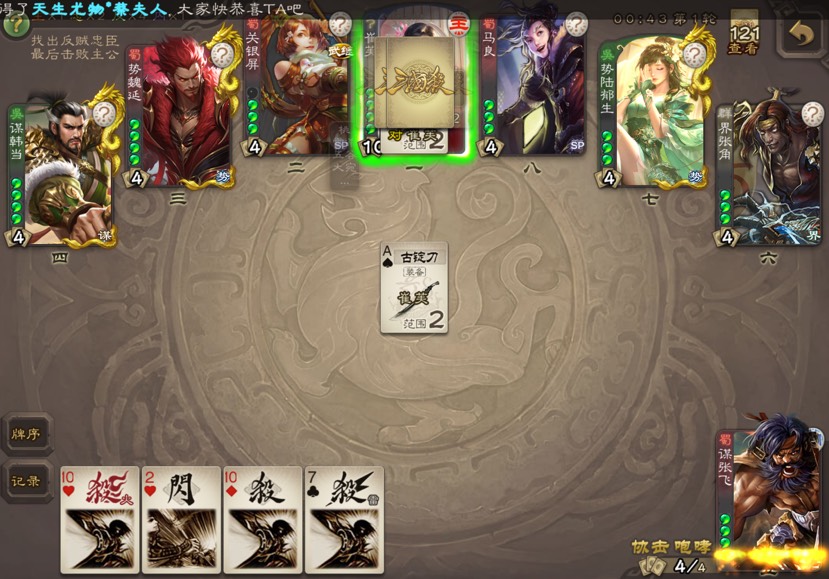Select the 10 of hearts fire 杀 card

[100, 519]
